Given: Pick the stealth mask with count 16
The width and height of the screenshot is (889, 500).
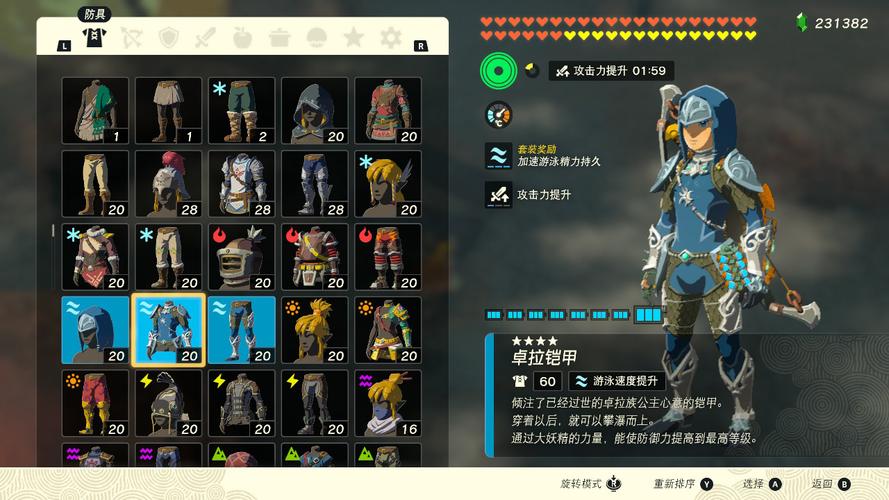Looking at the screenshot, I should coord(388,402).
